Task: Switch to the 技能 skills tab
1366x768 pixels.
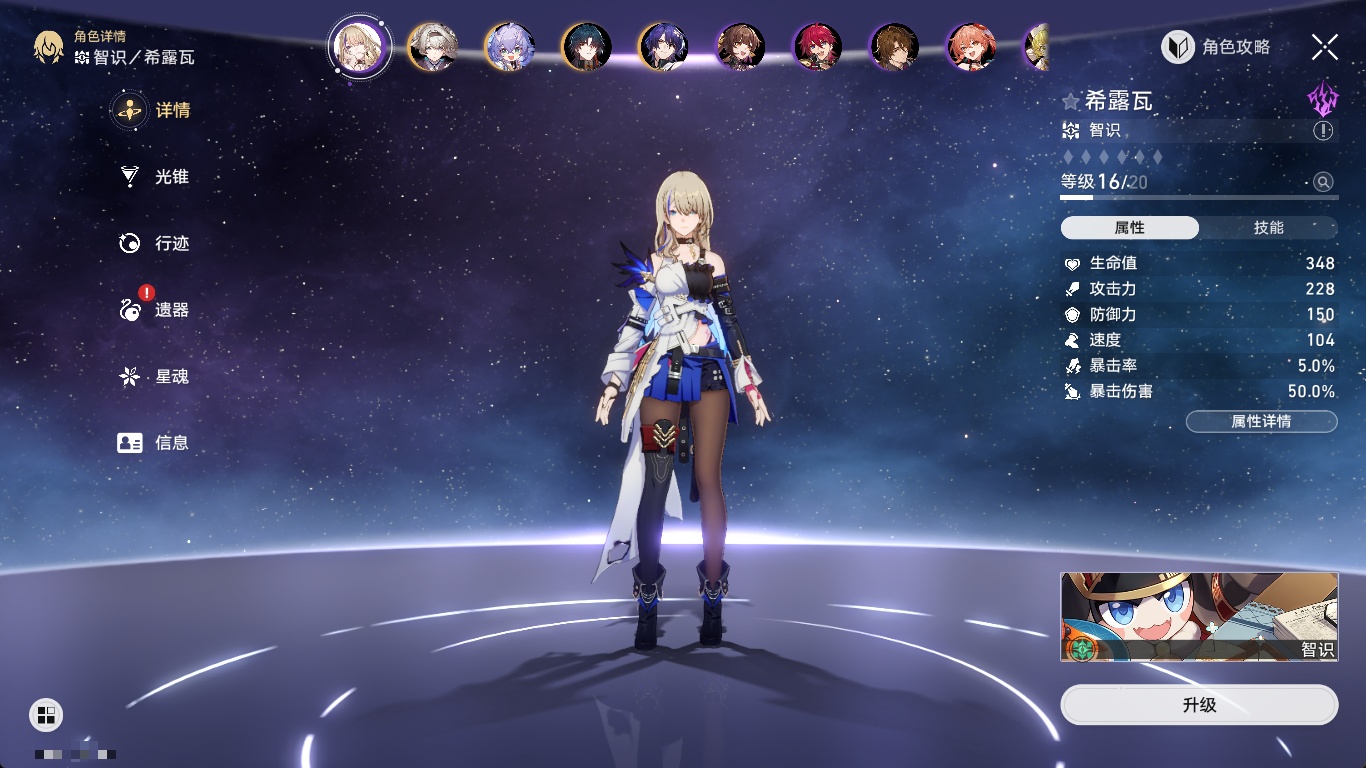Action: tap(1268, 228)
